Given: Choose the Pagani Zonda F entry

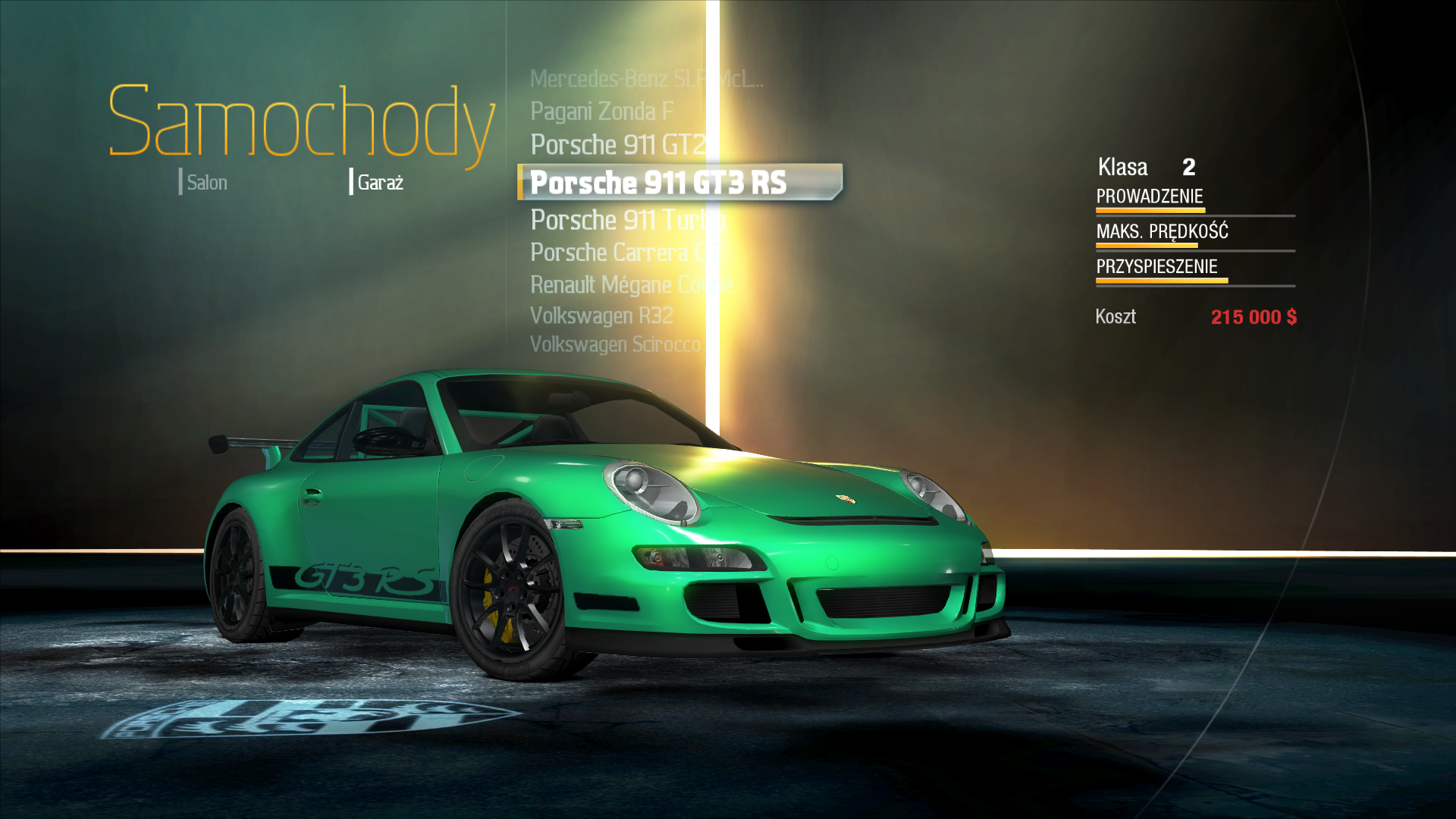Looking at the screenshot, I should pyautogui.click(x=602, y=111).
